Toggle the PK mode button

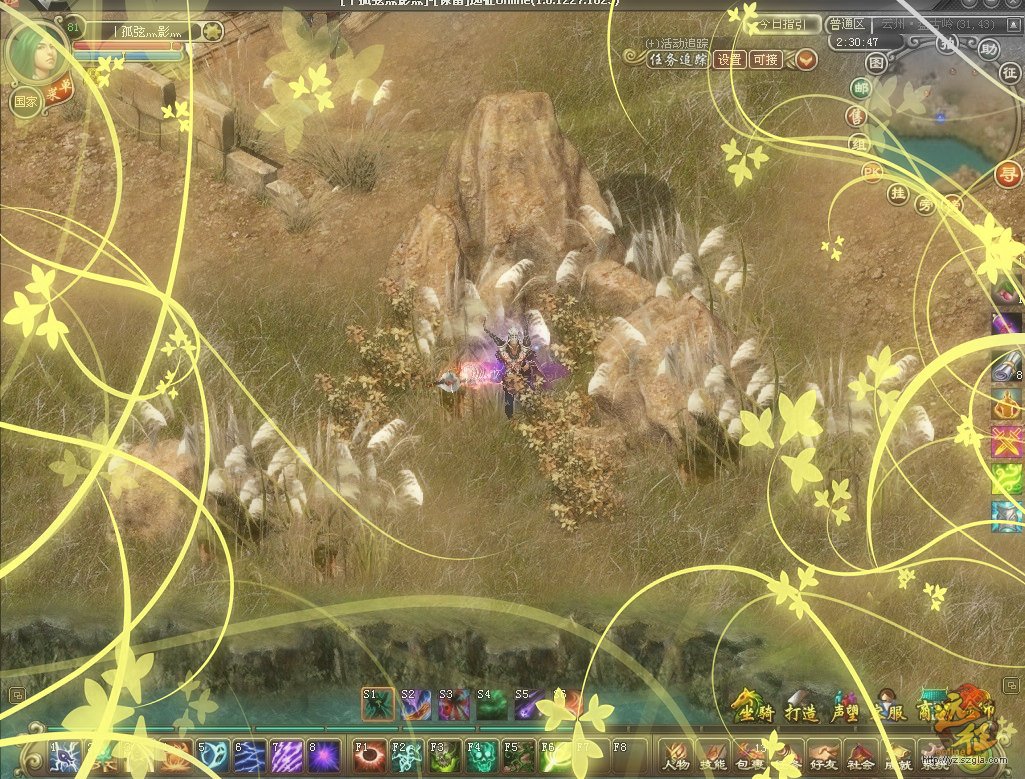pyautogui.click(x=872, y=173)
